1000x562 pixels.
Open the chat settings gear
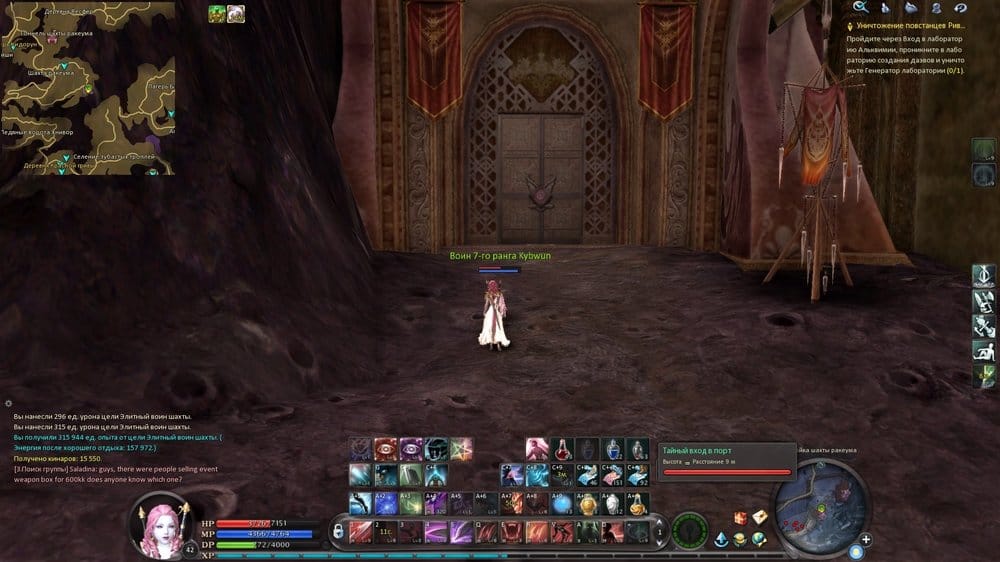8,402
